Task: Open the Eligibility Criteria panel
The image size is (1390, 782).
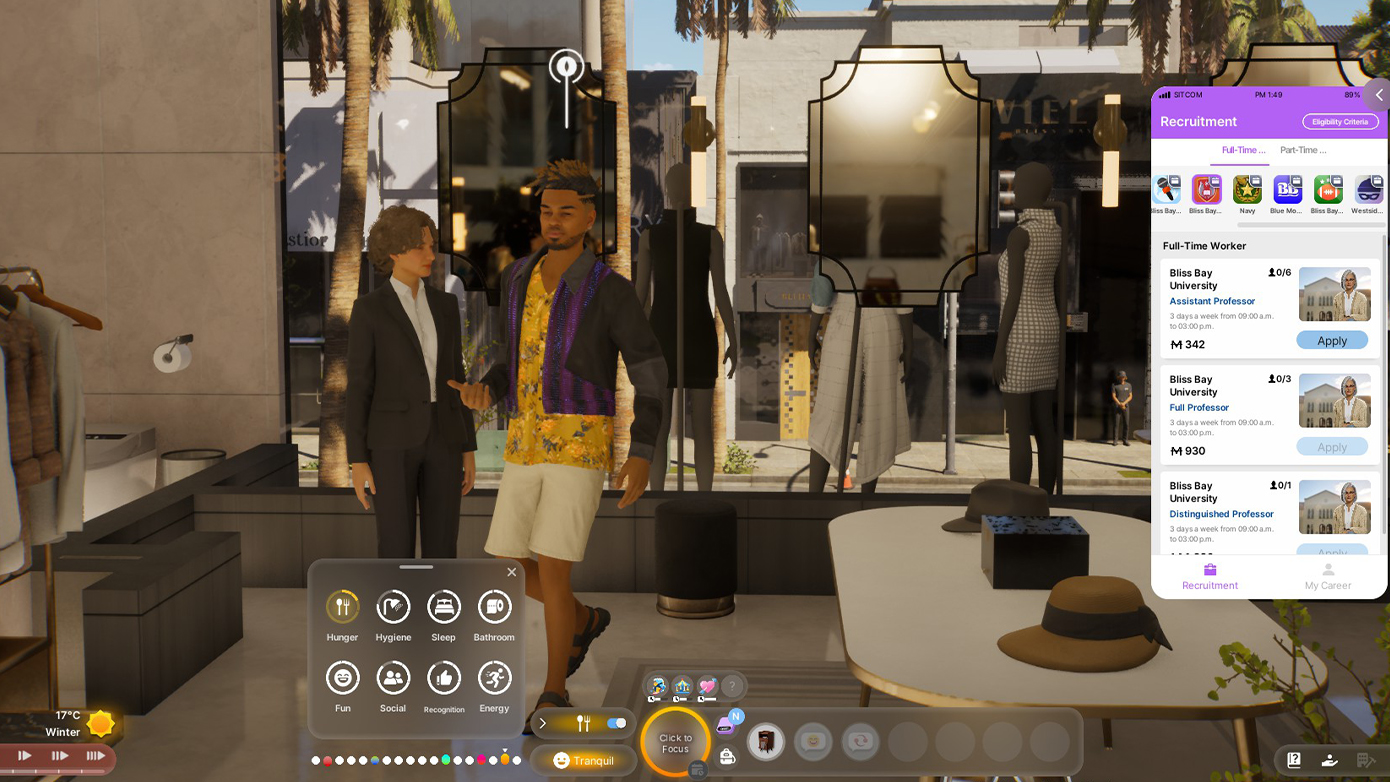Action: click(x=1340, y=121)
